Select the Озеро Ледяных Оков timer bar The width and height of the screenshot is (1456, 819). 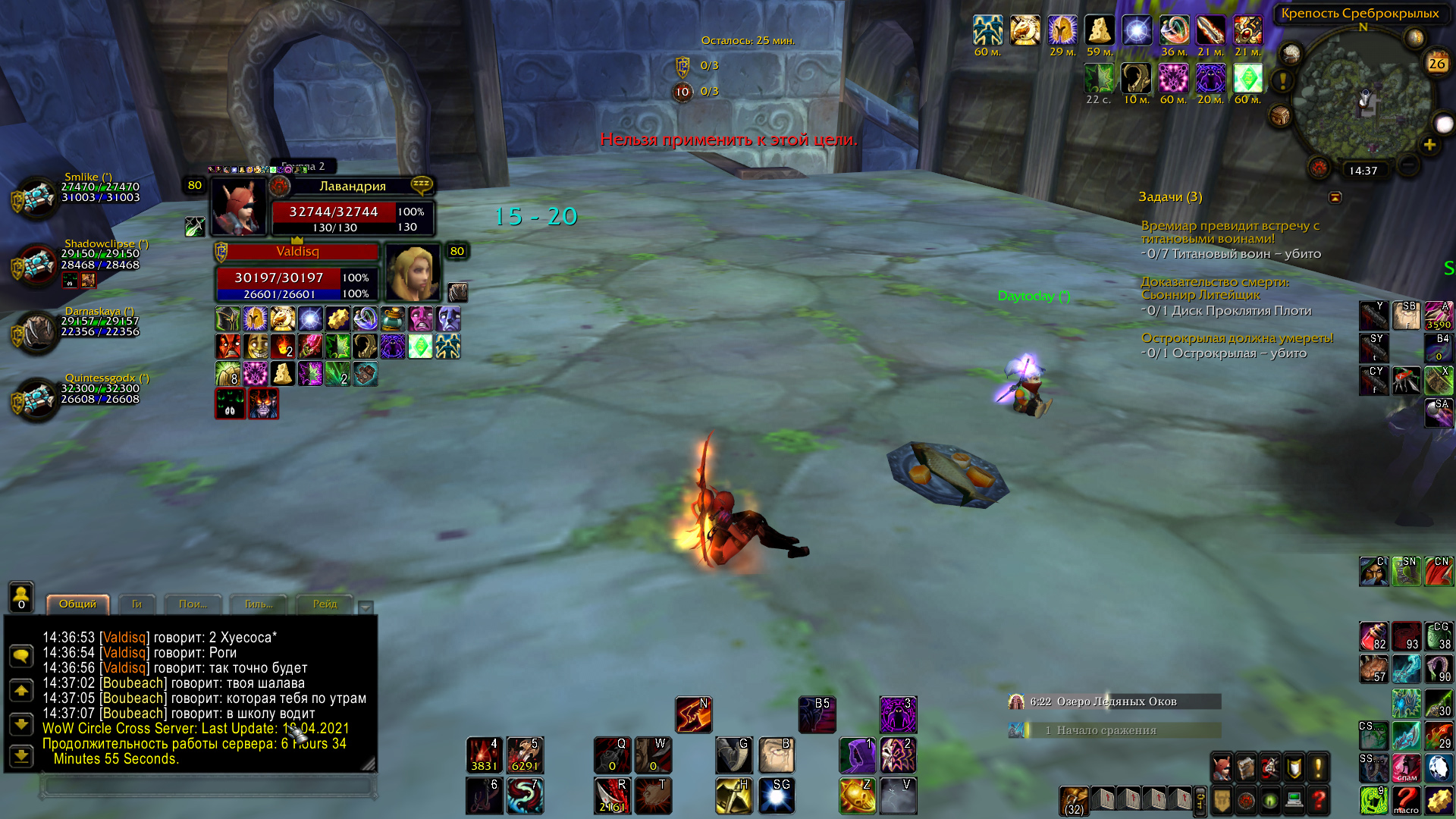pos(1115,701)
